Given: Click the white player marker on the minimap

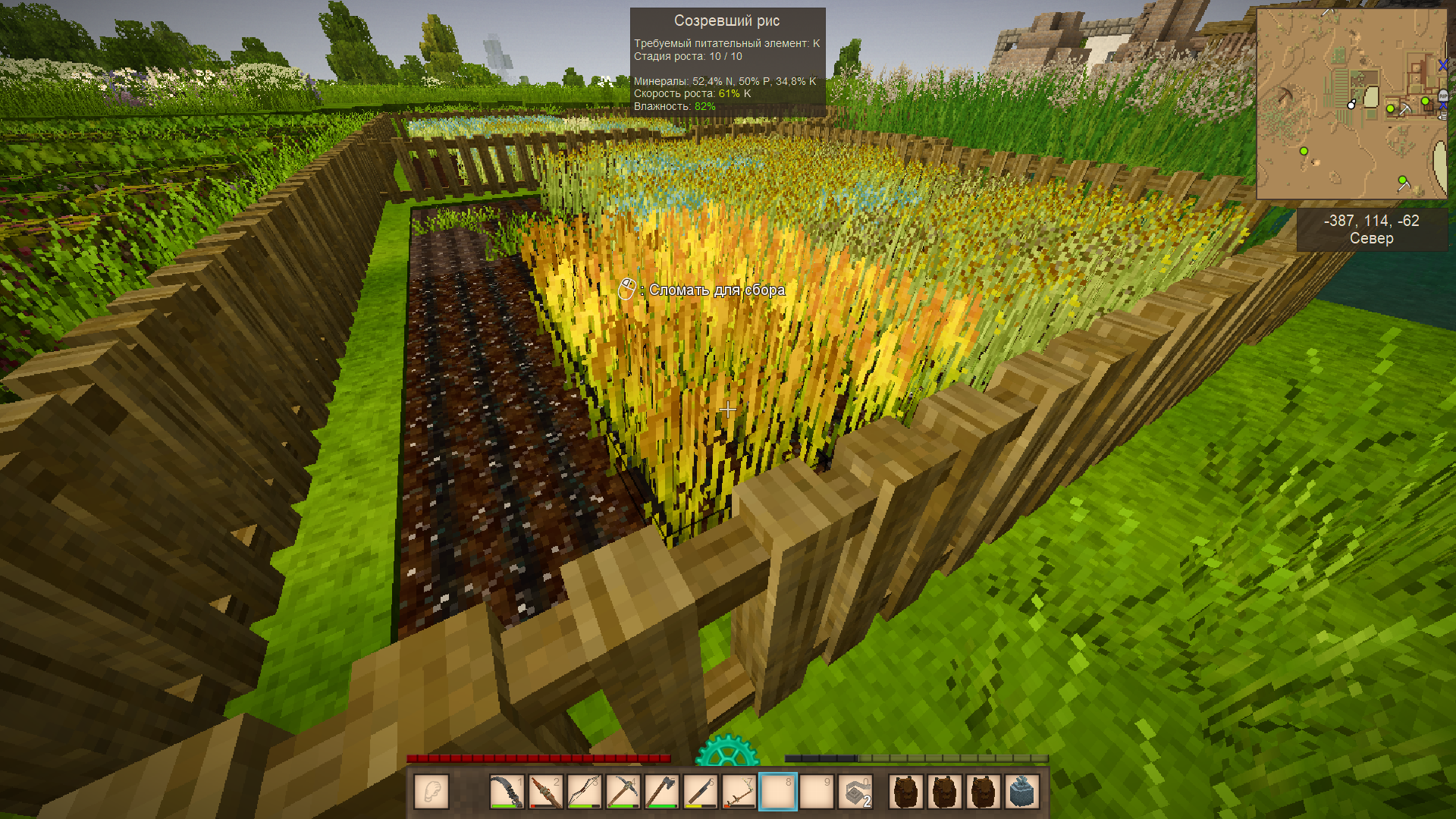Looking at the screenshot, I should (1351, 105).
